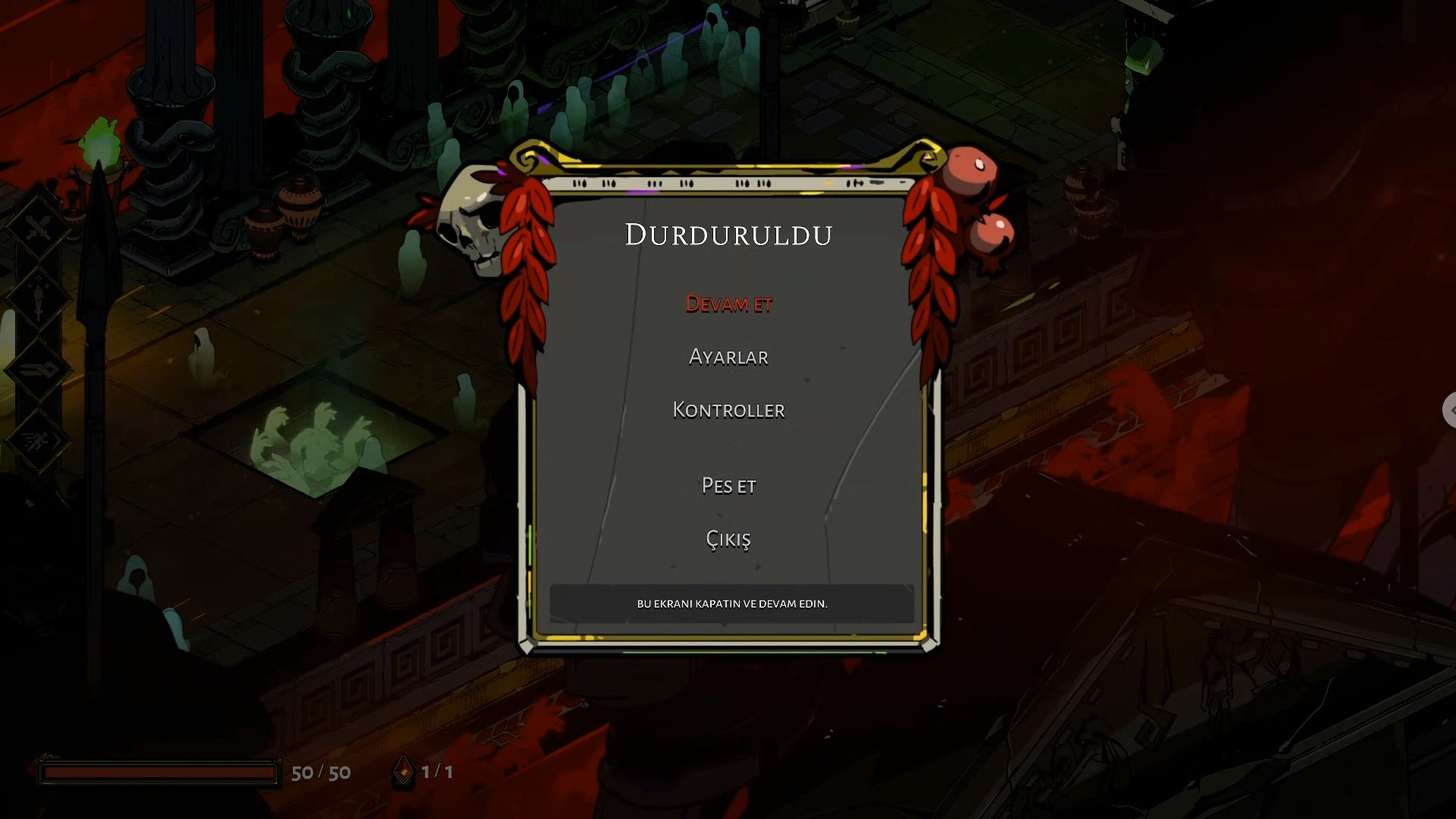The image size is (1456, 819).
Task: Select Çıkış to quit the game
Action: pos(728,539)
